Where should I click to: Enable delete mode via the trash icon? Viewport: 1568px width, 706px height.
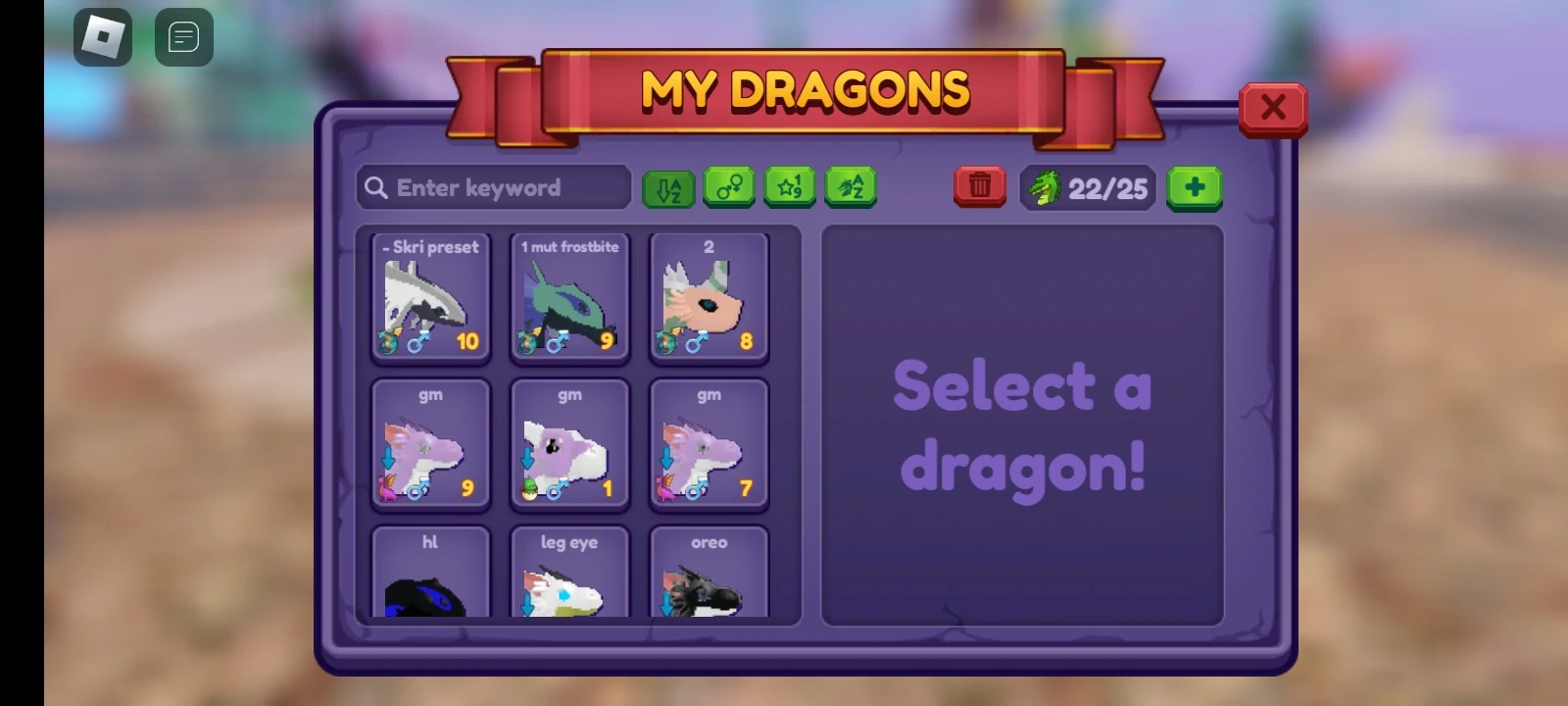[979, 186]
